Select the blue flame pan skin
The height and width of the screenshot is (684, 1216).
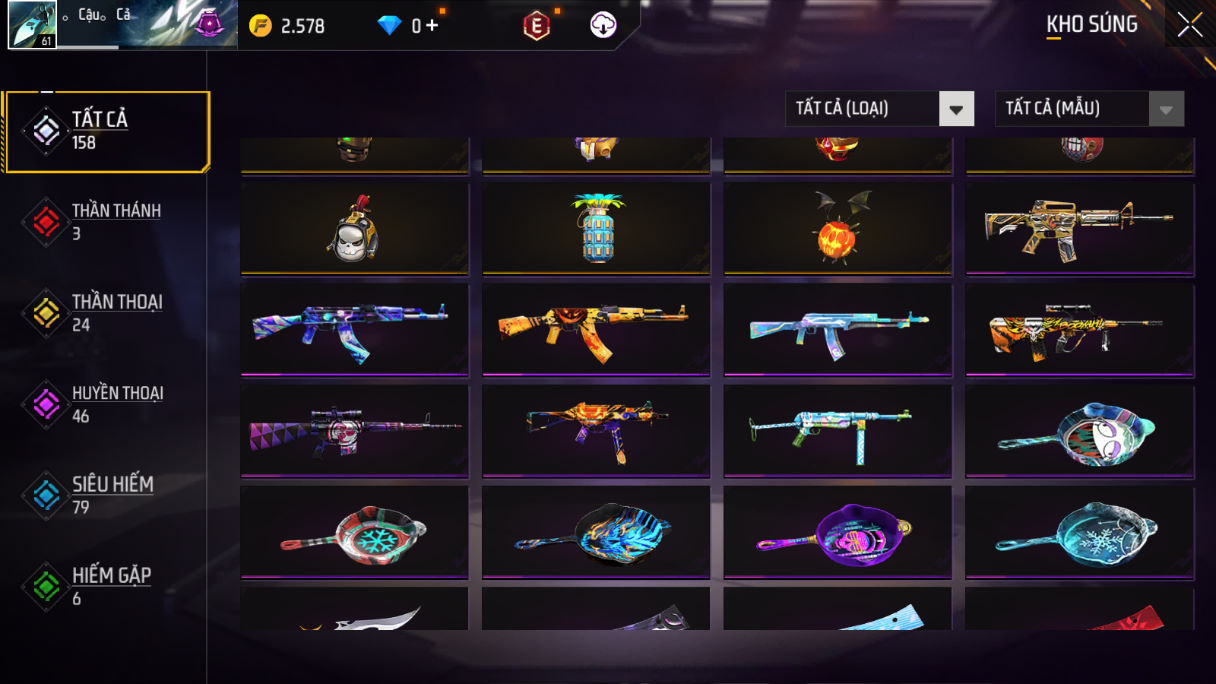596,532
